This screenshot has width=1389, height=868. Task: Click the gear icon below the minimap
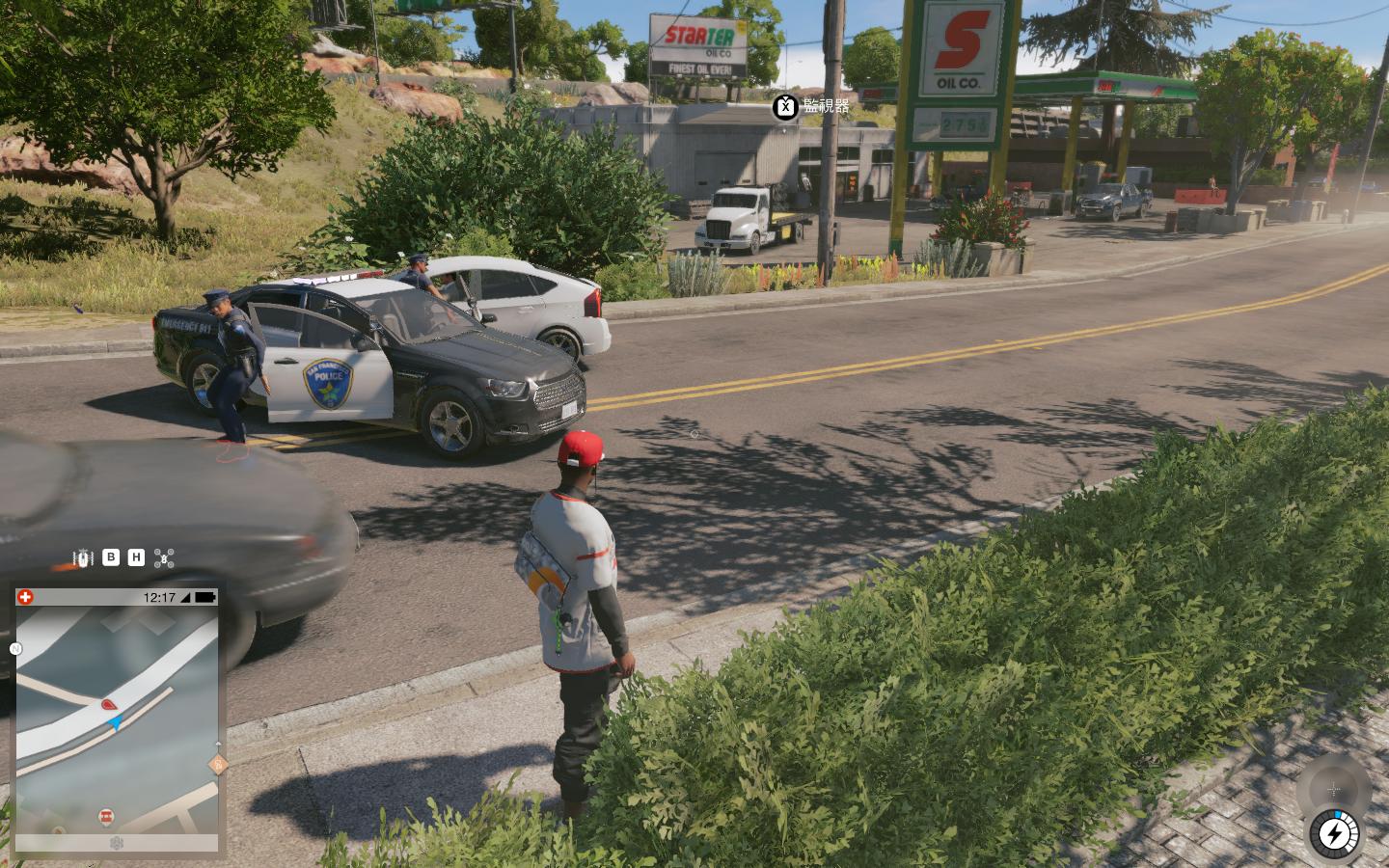click(x=117, y=844)
